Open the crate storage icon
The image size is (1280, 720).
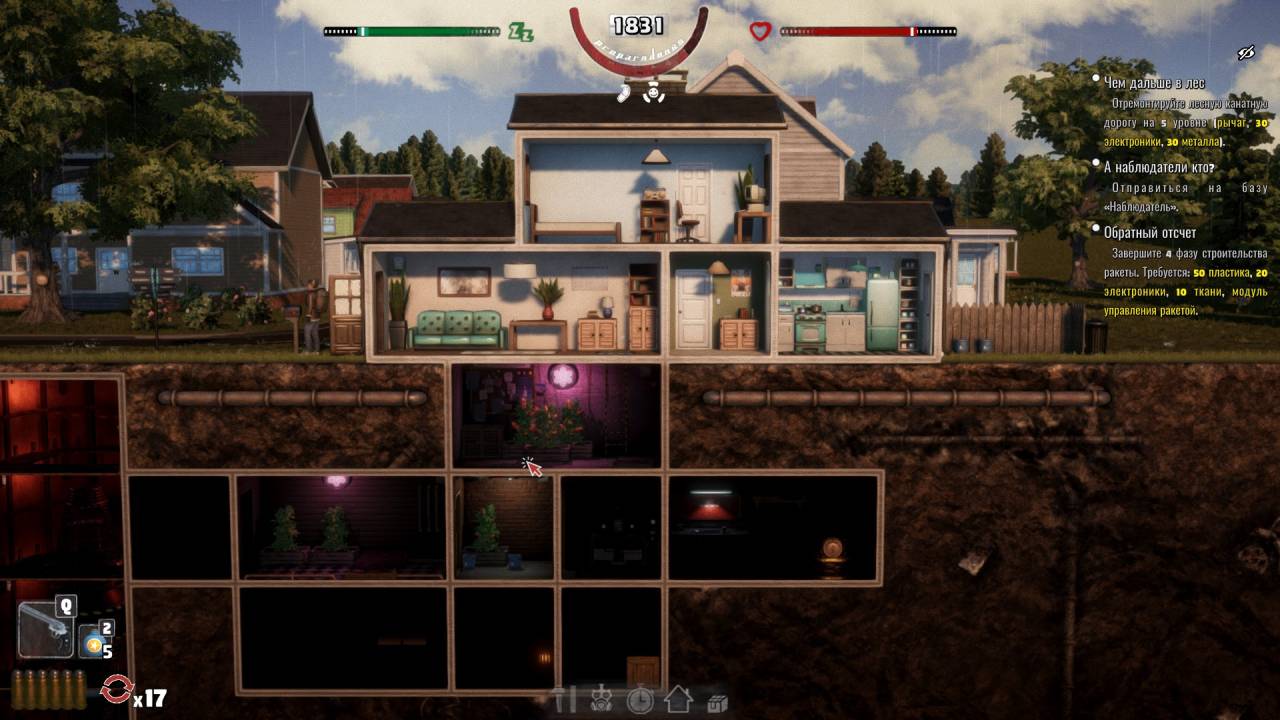[x=716, y=702]
